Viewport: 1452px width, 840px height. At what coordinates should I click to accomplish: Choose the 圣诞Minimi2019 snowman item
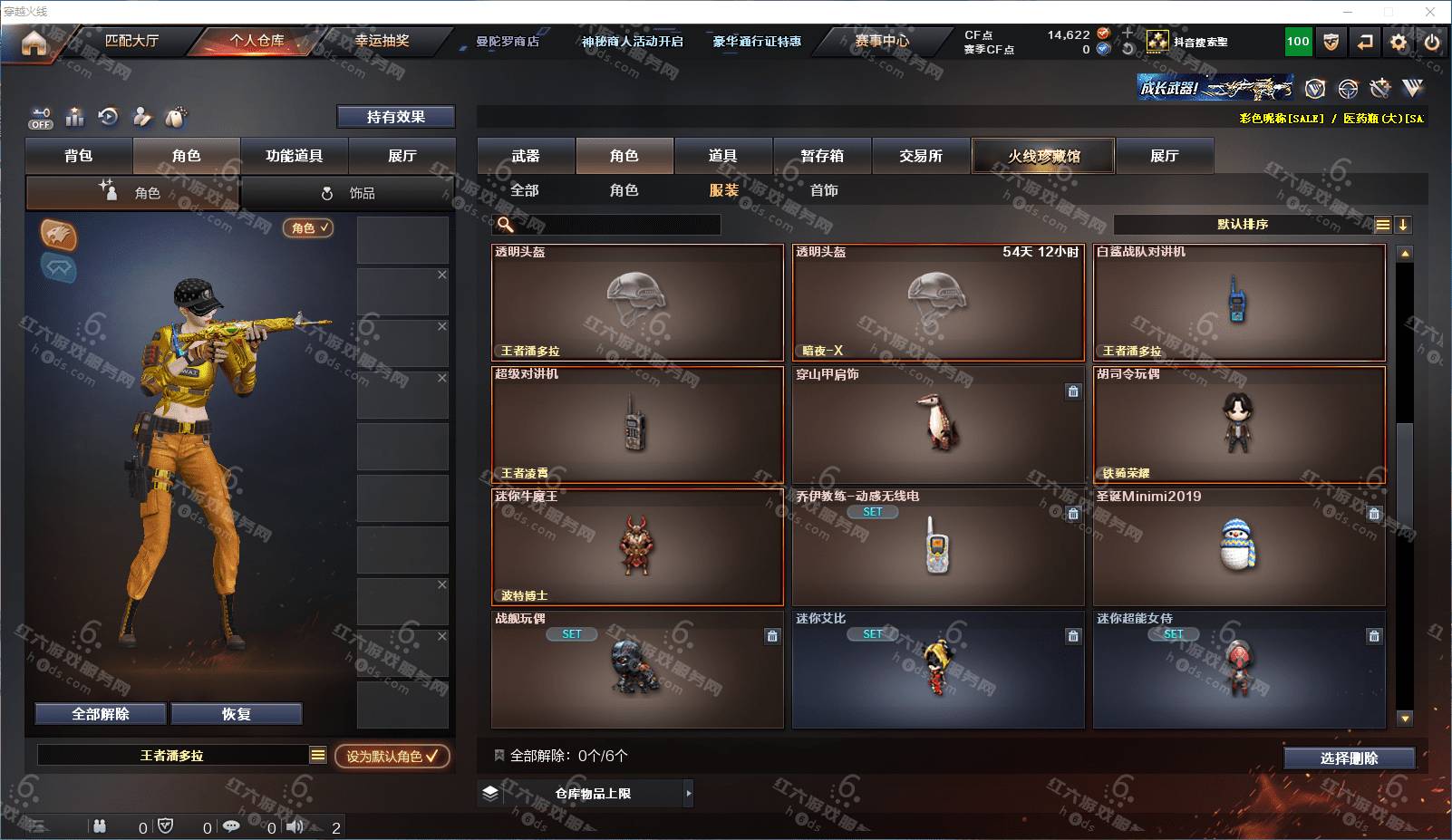pos(1238,546)
